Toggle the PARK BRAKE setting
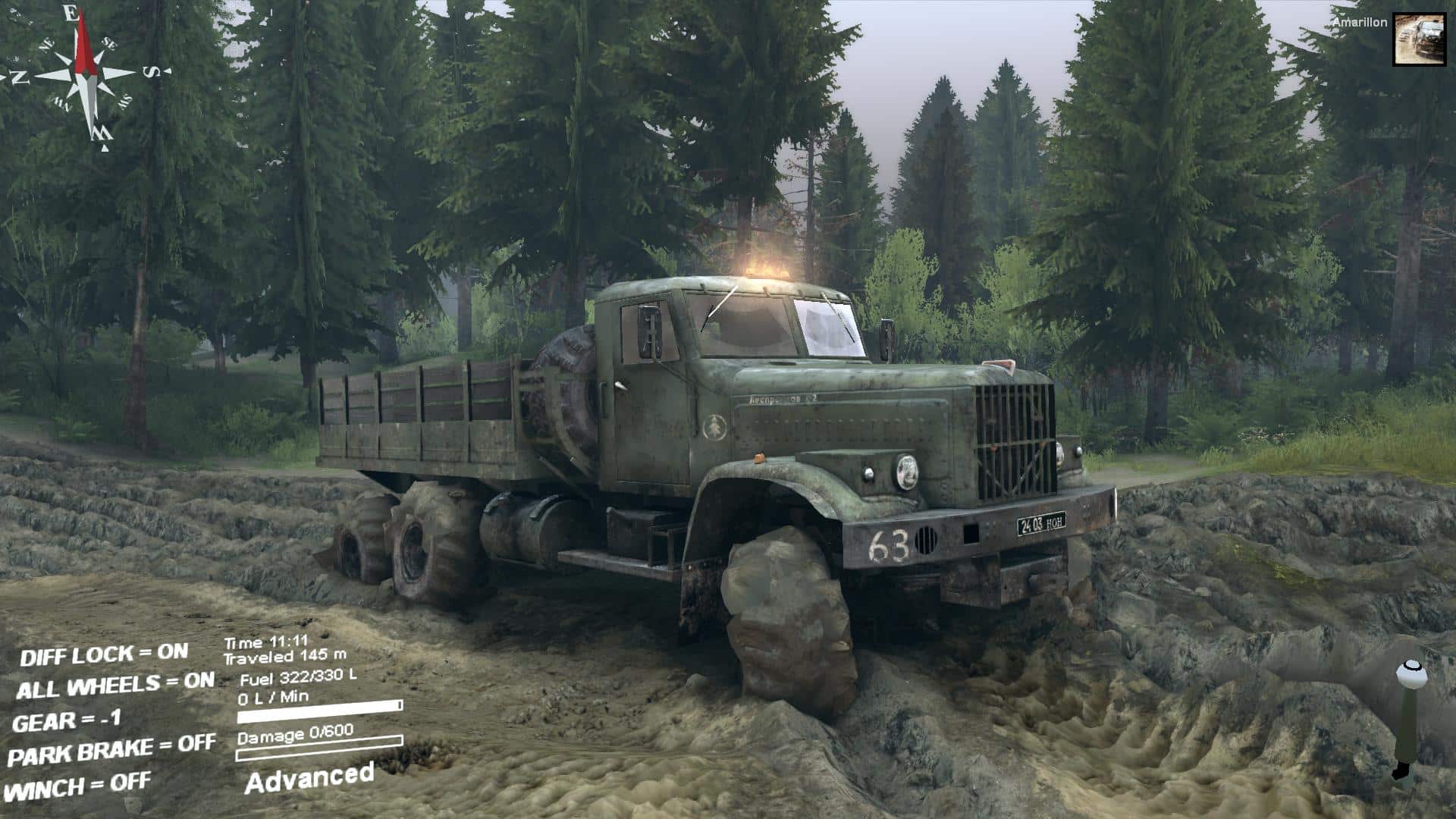Image resolution: width=1456 pixels, height=819 pixels. point(111,751)
